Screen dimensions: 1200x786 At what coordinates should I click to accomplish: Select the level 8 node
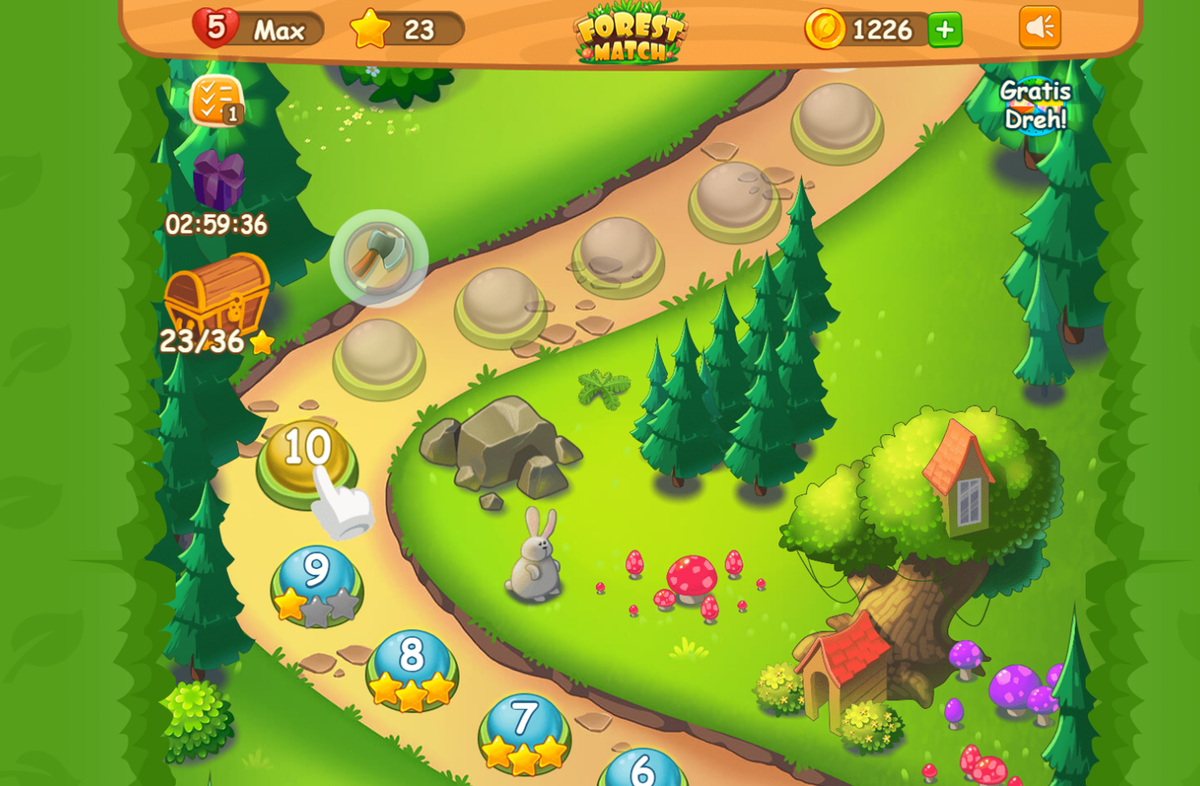411,664
